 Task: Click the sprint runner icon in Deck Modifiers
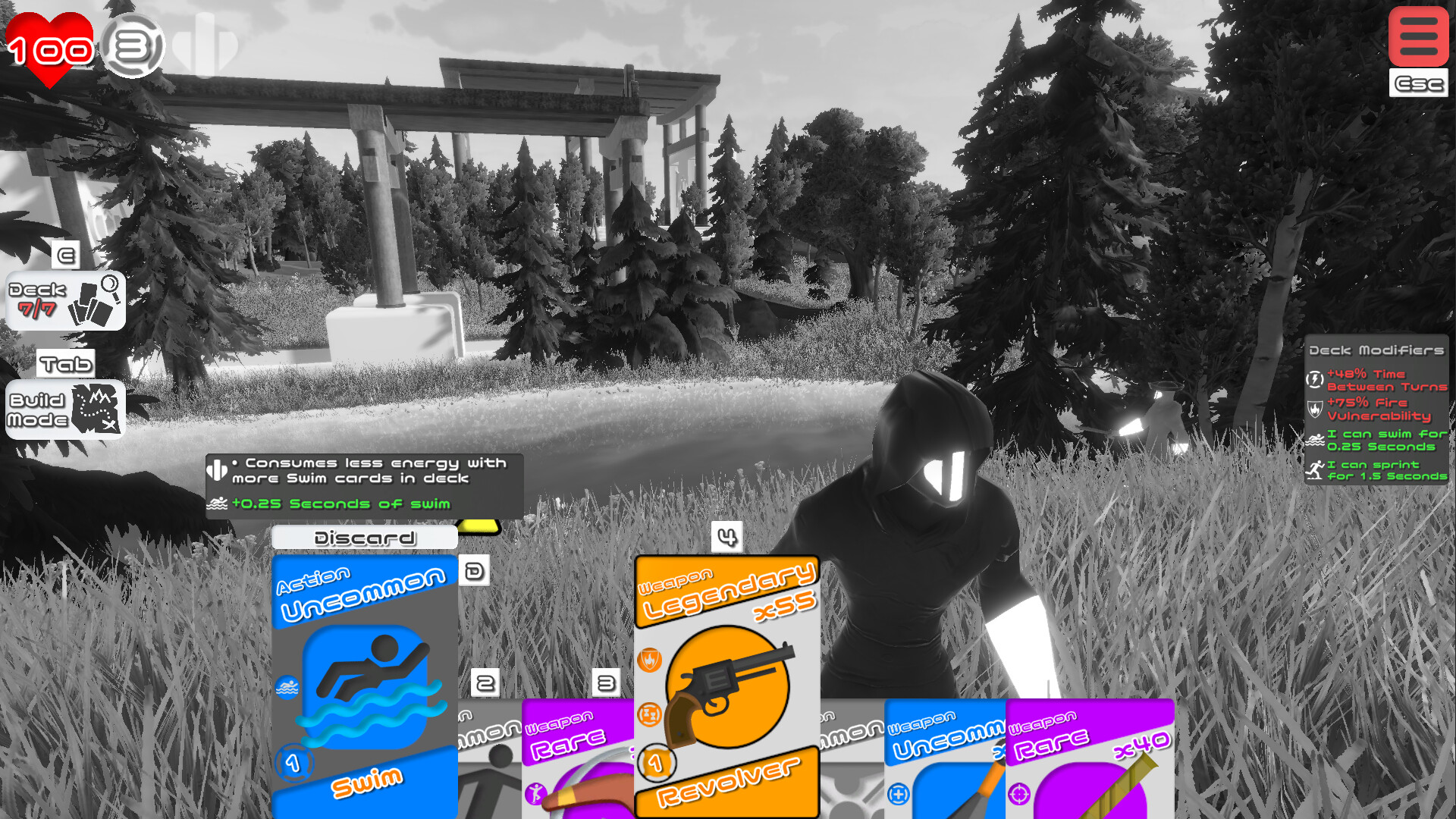point(1318,469)
